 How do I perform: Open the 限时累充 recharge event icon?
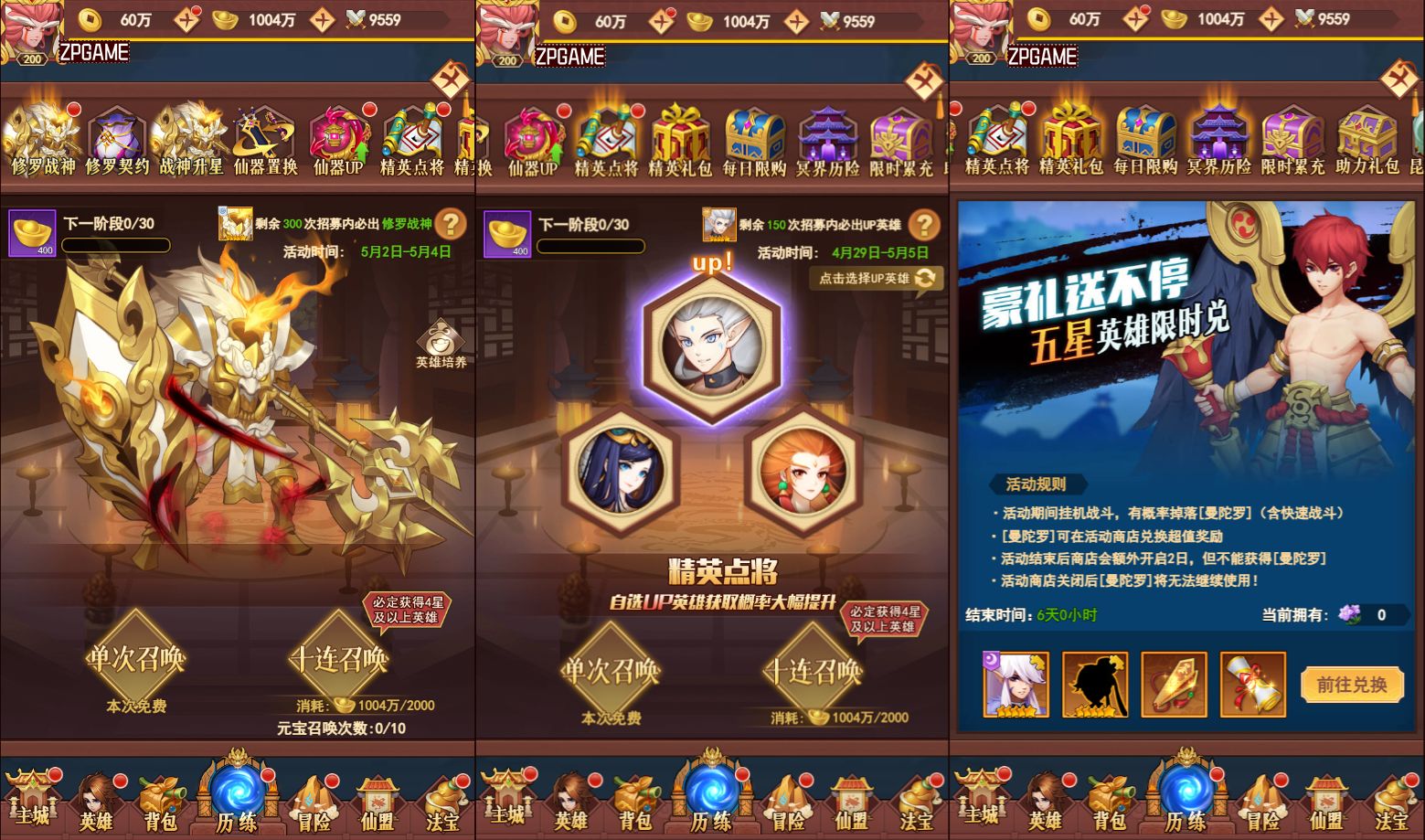click(1292, 137)
